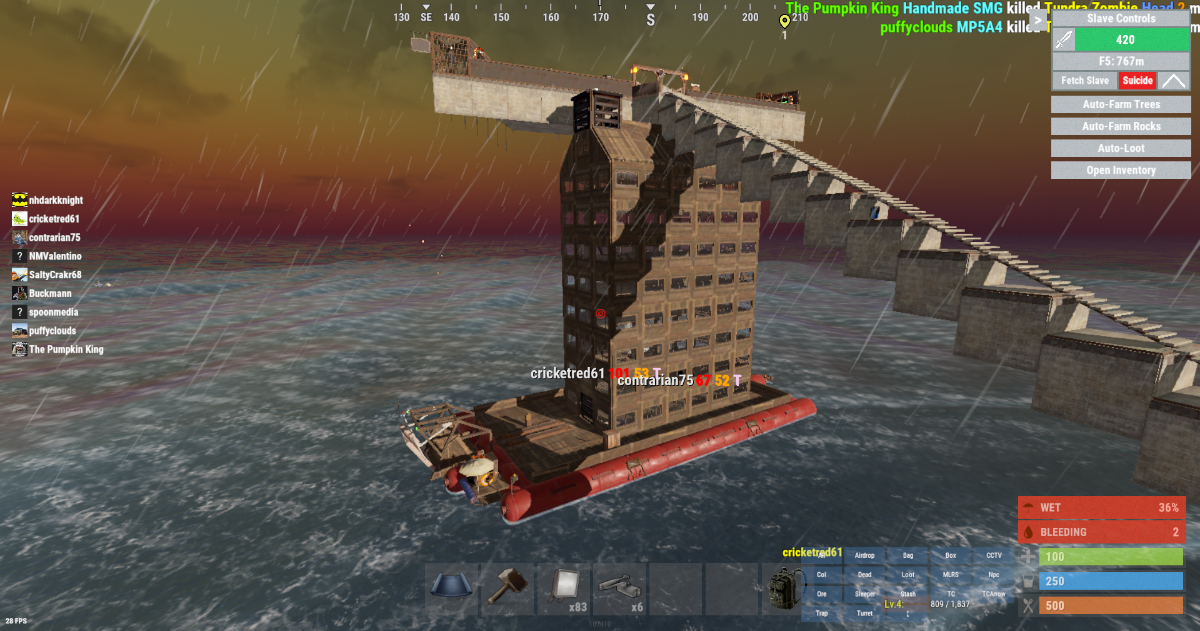Toggle the MLRS filter

coord(951,575)
